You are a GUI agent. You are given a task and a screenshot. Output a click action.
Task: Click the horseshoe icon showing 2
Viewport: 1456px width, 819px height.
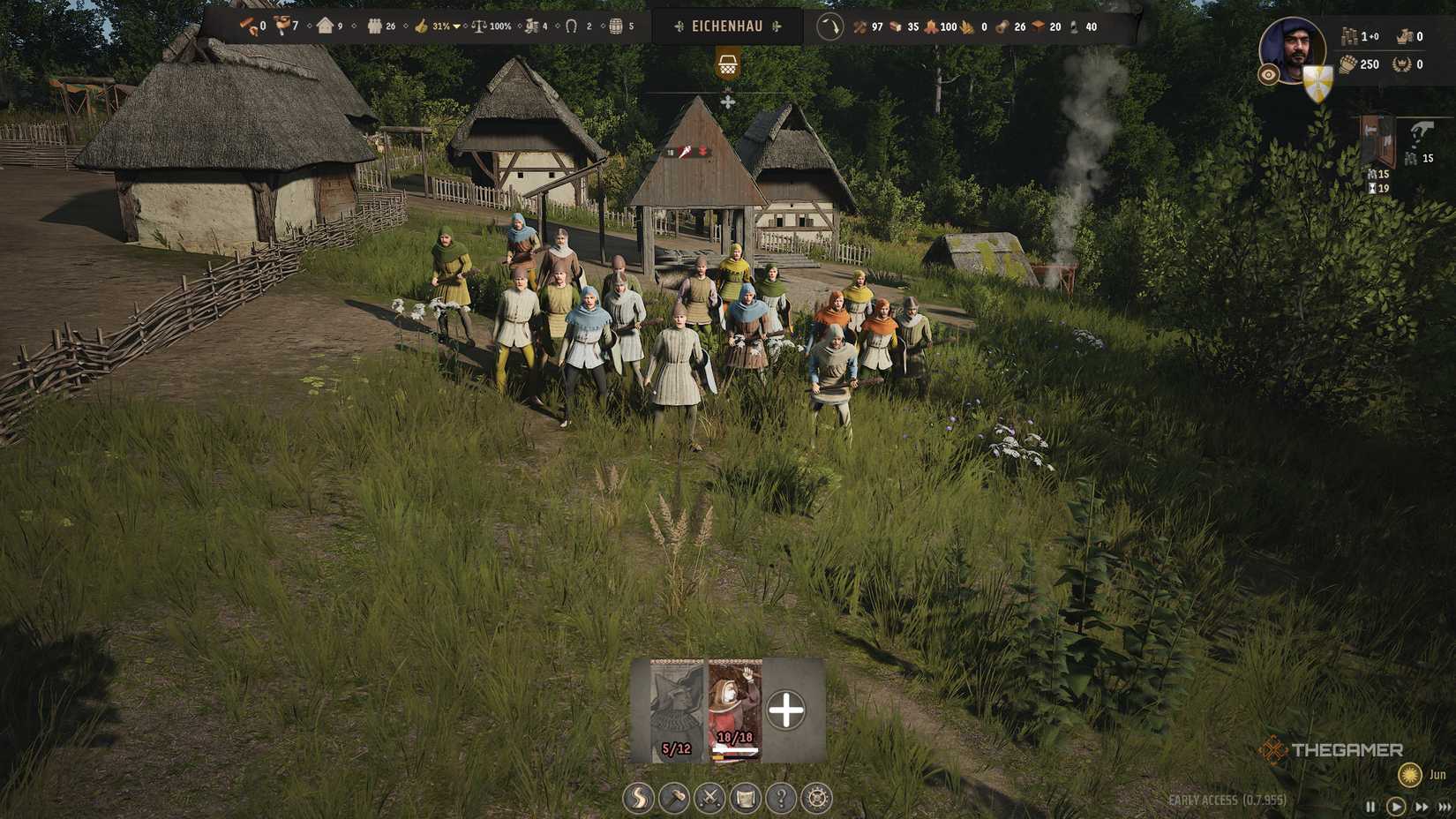pyautogui.click(x=572, y=26)
